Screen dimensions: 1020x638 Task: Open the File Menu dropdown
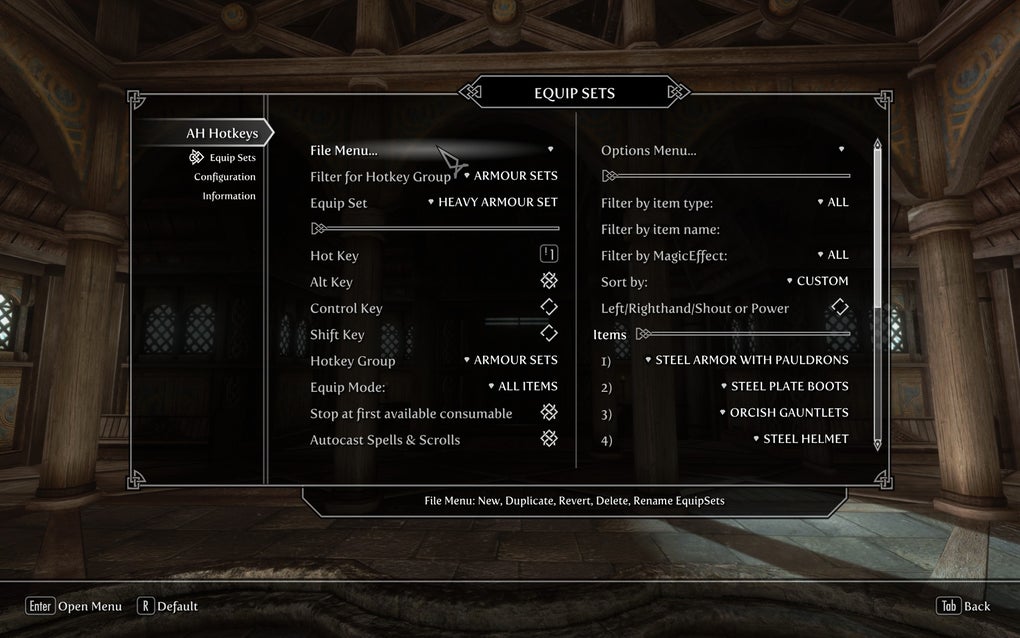point(432,150)
